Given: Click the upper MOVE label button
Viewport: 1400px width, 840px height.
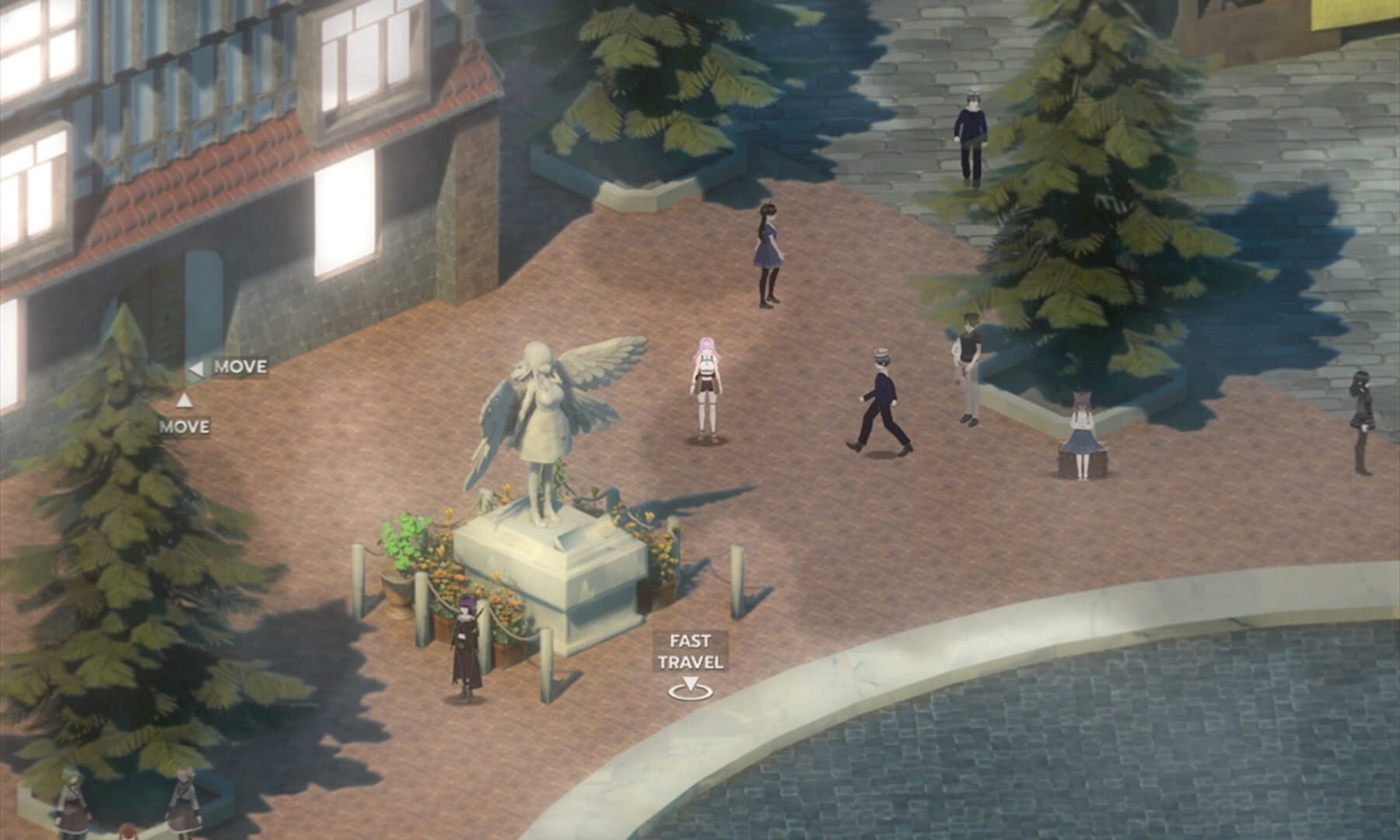Looking at the screenshot, I should [x=241, y=369].
